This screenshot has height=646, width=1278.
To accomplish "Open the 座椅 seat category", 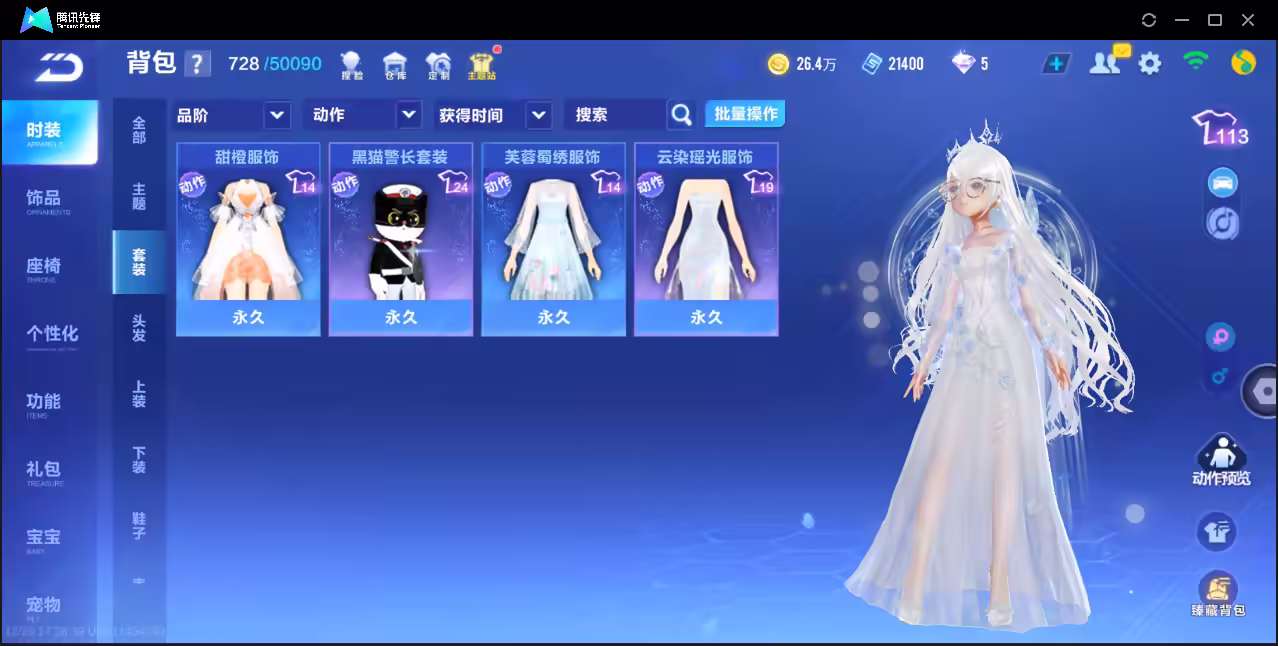I will [44, 268].
